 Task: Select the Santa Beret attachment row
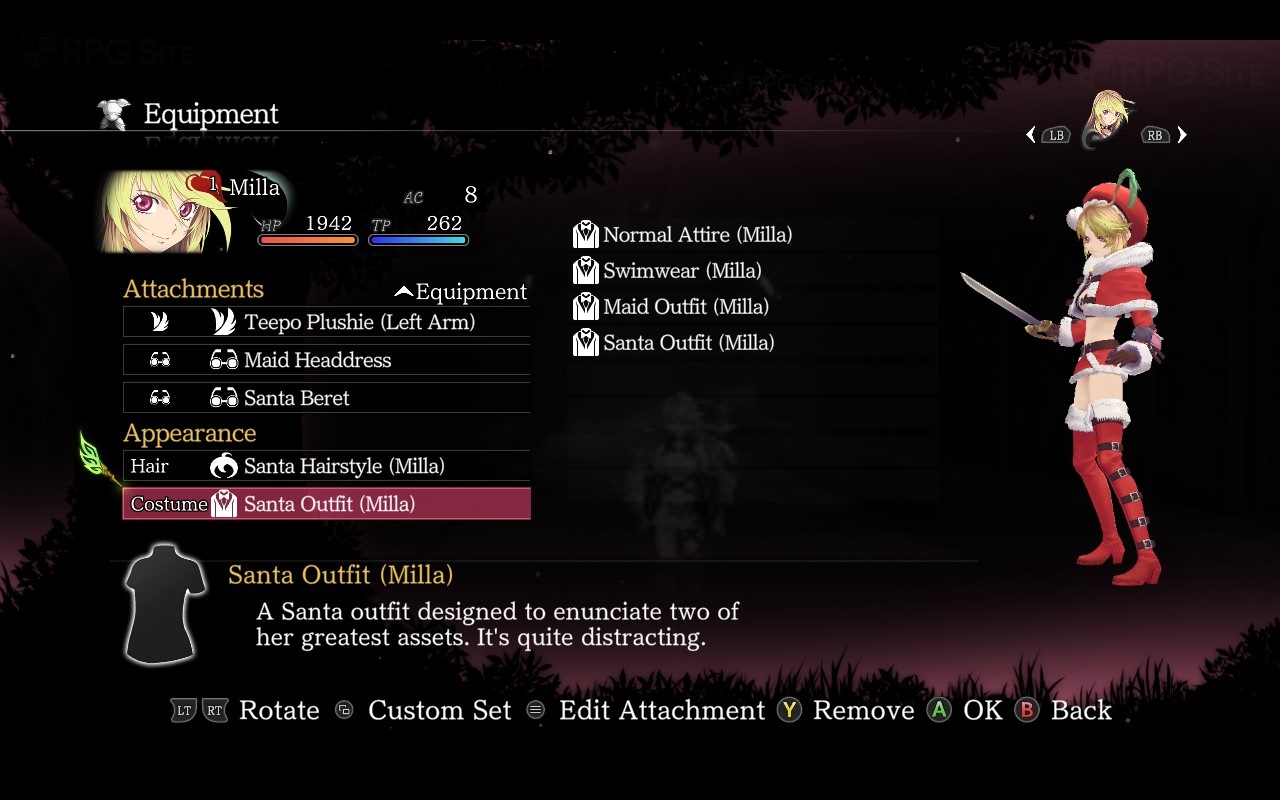tap(327, 398)
